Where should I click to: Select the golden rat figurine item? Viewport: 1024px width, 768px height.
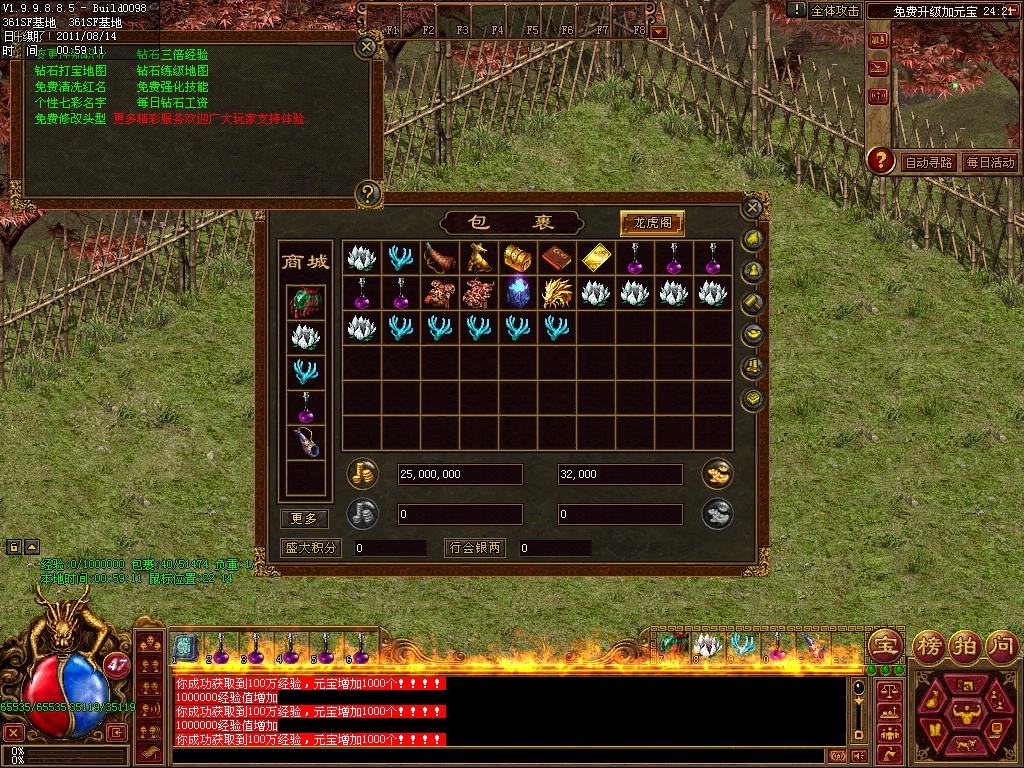click(x=478, y=258)
